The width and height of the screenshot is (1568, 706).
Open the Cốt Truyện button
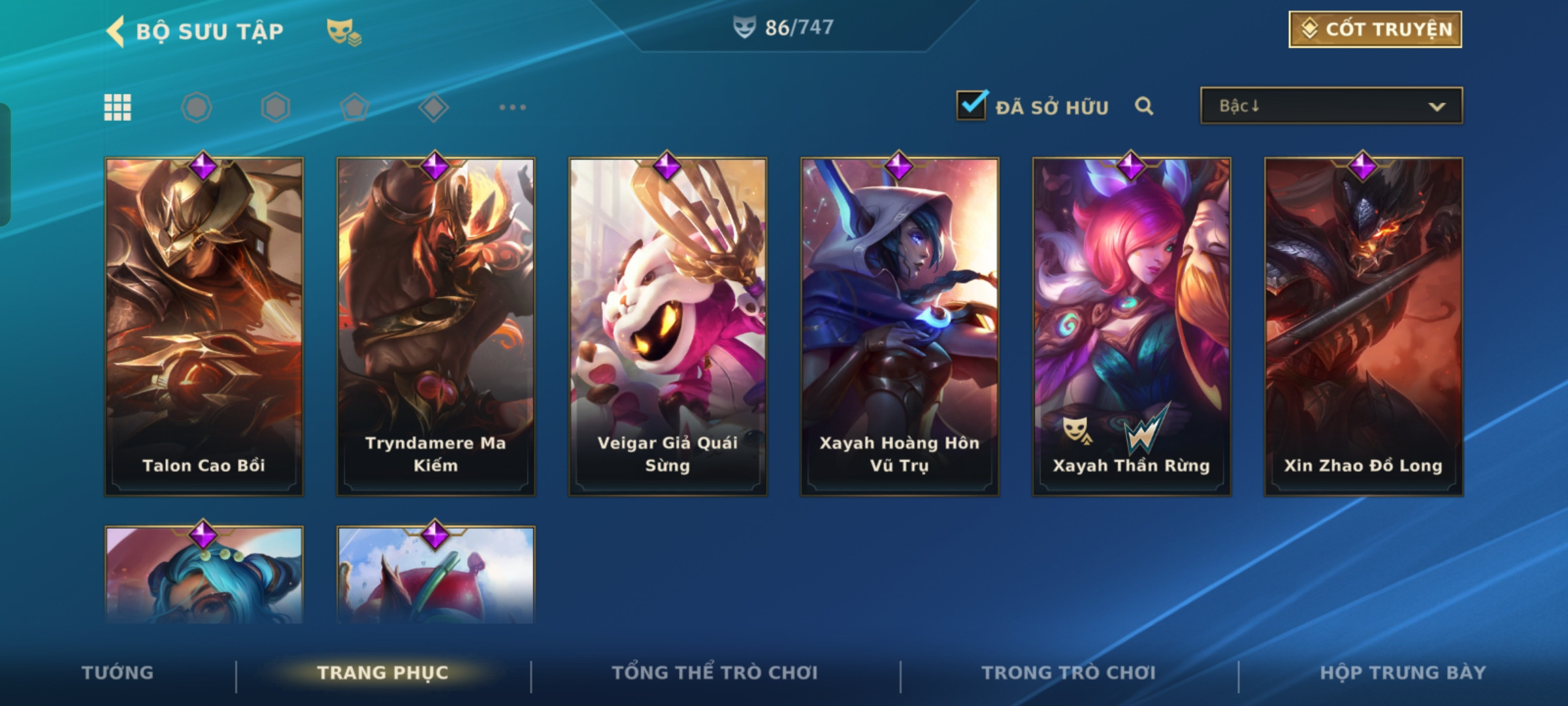click(x=1375, y=29)
